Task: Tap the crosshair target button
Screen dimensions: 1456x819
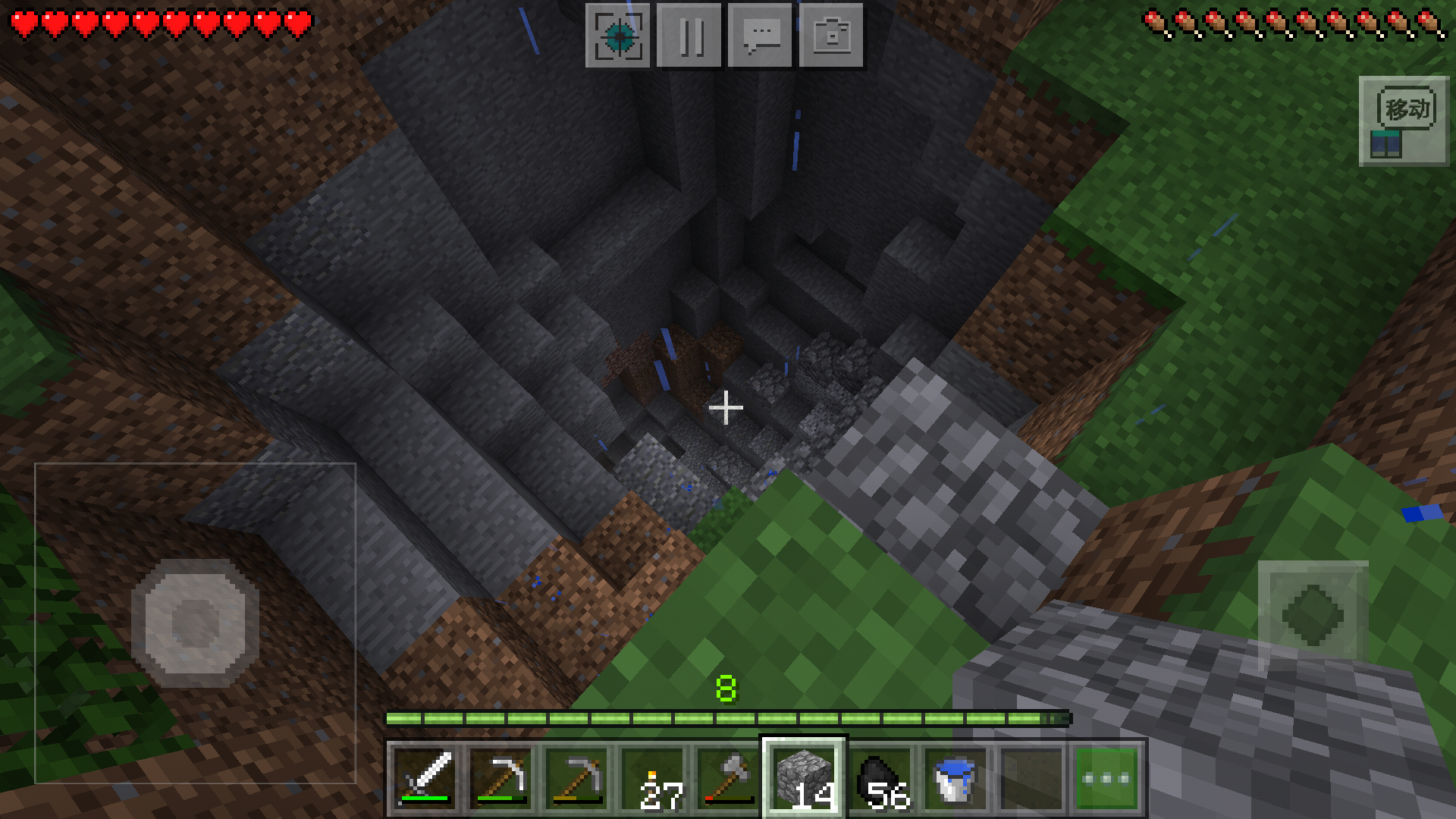Action: click(618, 36)
